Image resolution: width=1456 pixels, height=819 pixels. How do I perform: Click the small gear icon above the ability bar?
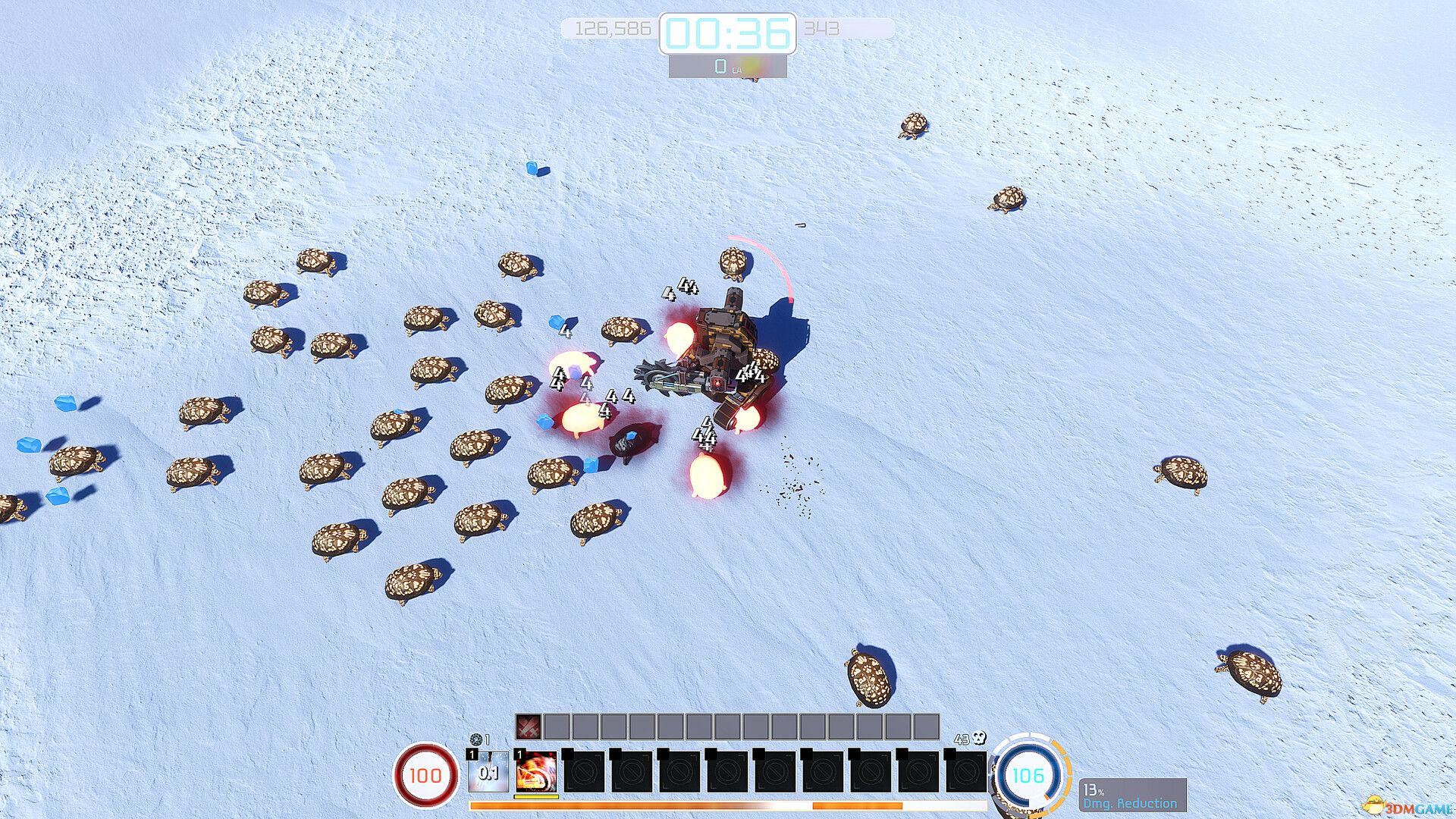coord(477,738)
